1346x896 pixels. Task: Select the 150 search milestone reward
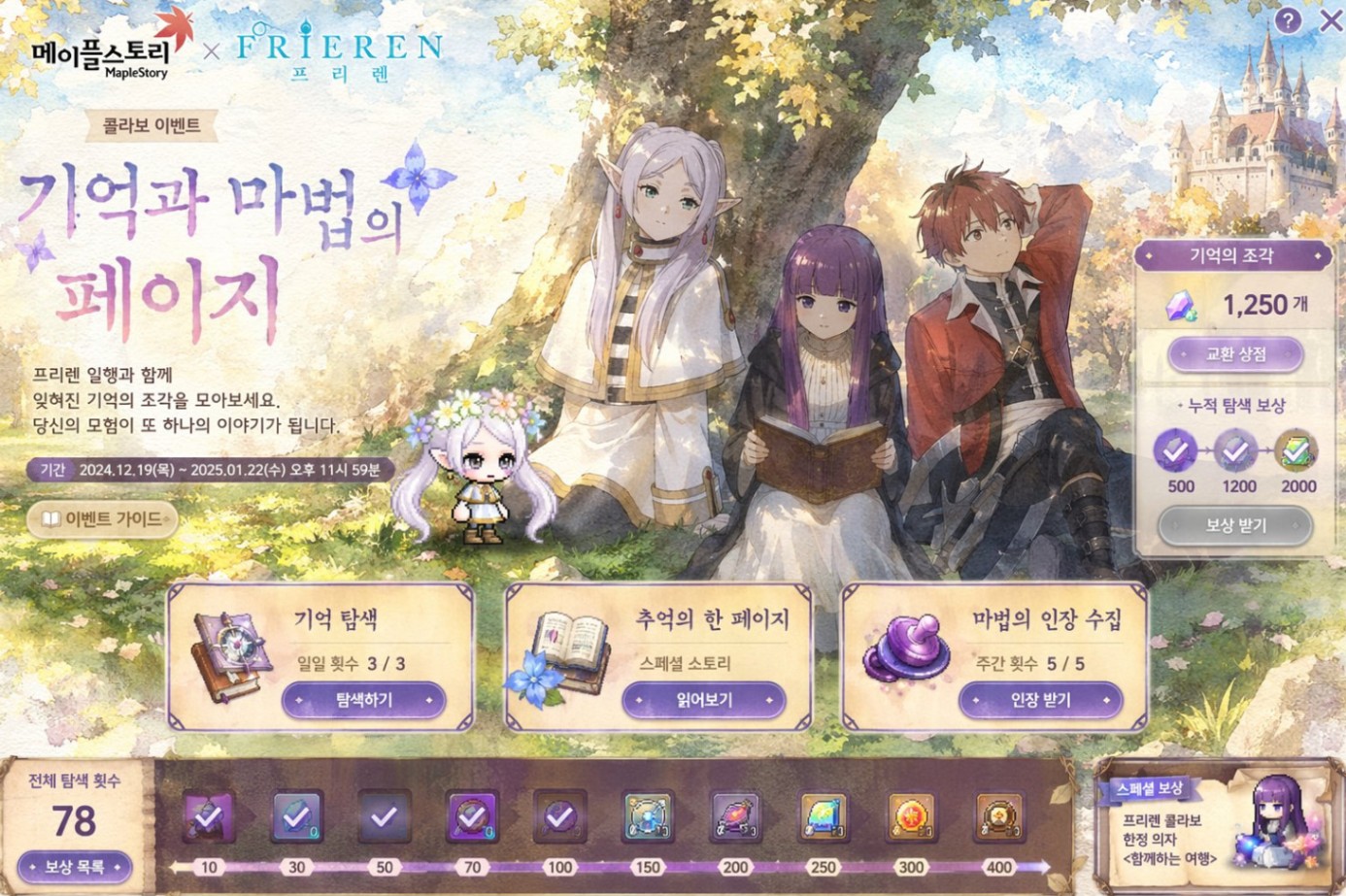pyautogui.click(x=647, y=816)
